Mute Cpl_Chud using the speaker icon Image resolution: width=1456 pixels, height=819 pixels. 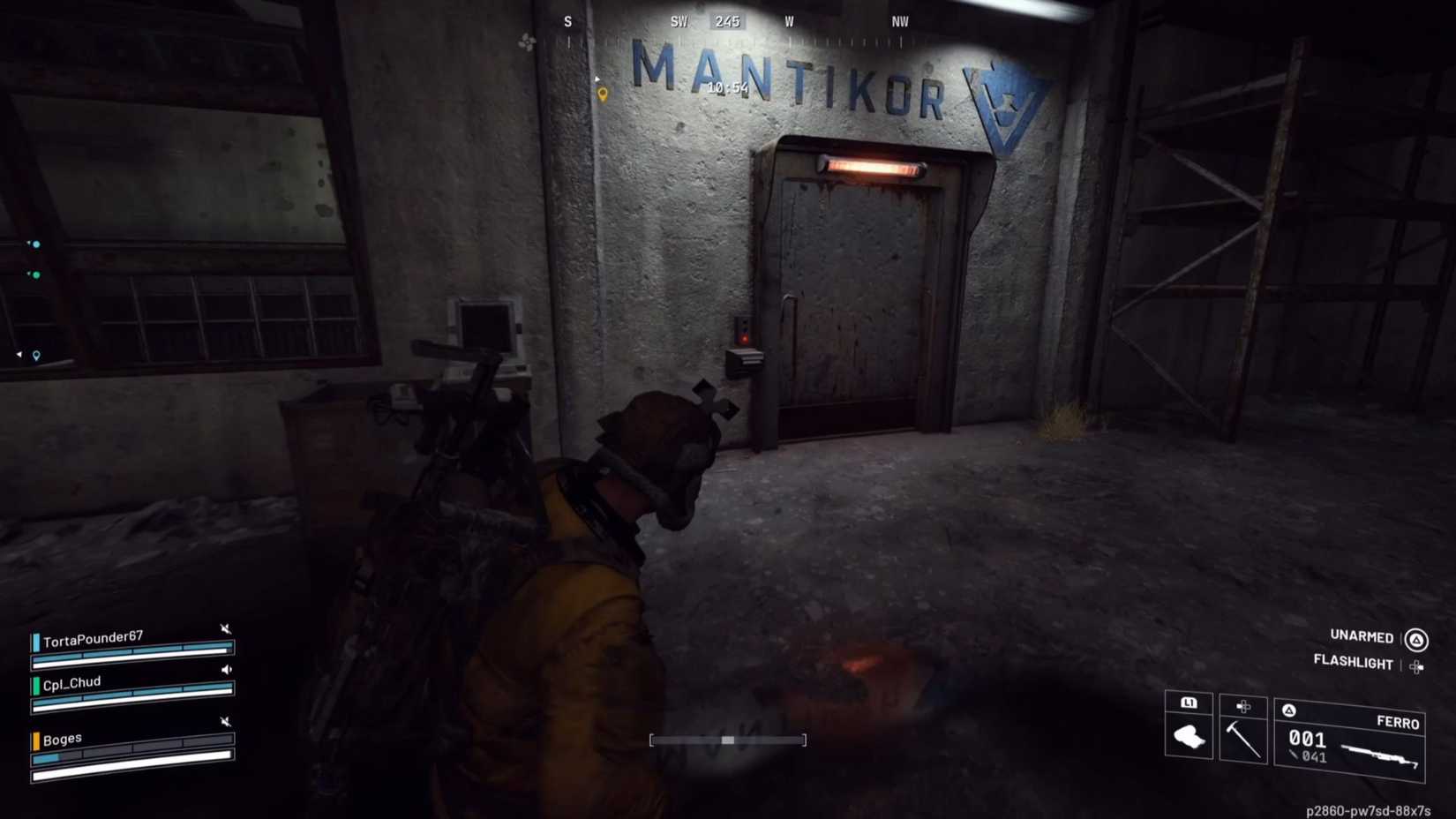coord(226,669)
